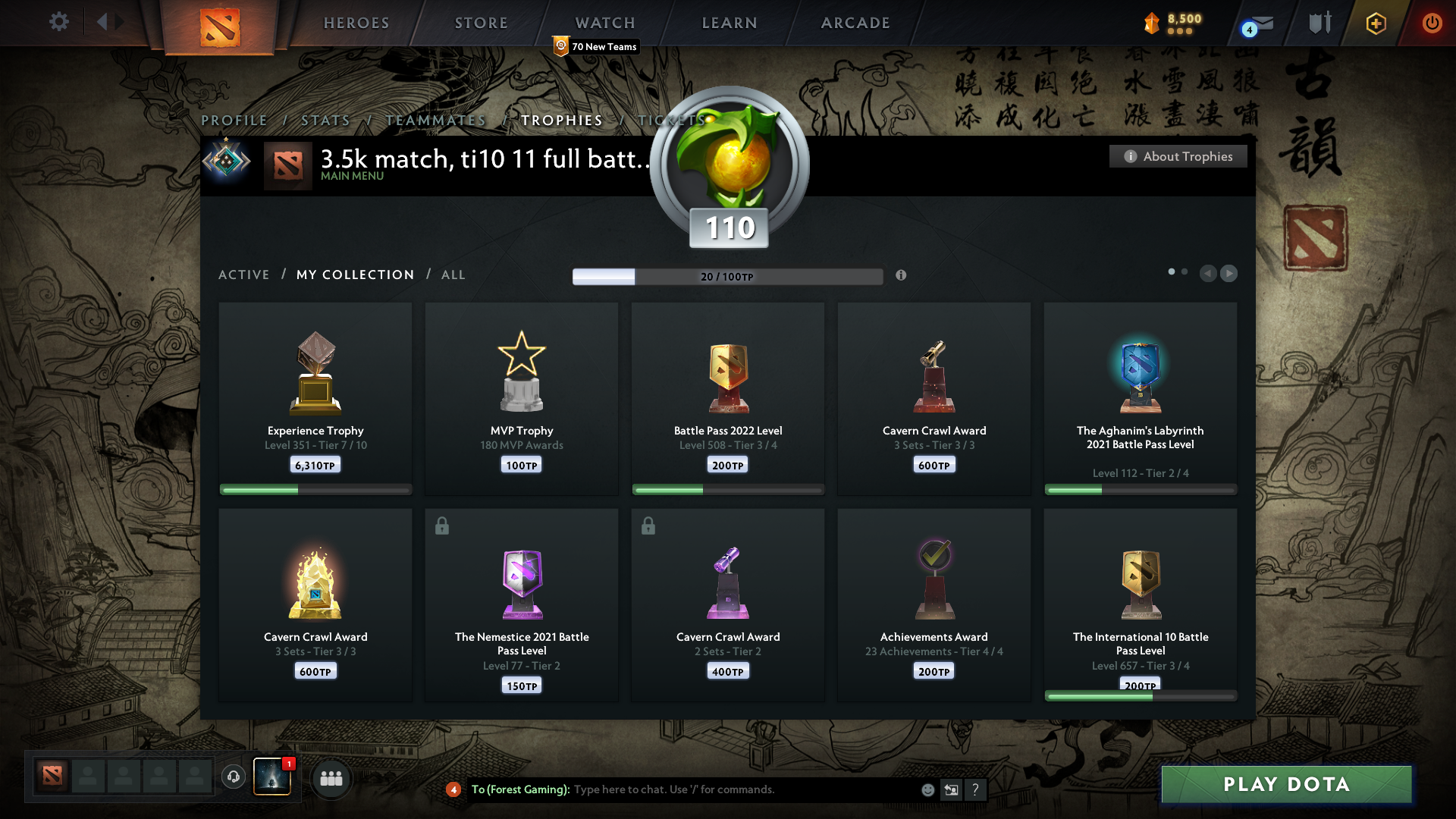
Task: Open the TROPHIES tab
Action: click(561, 120)
